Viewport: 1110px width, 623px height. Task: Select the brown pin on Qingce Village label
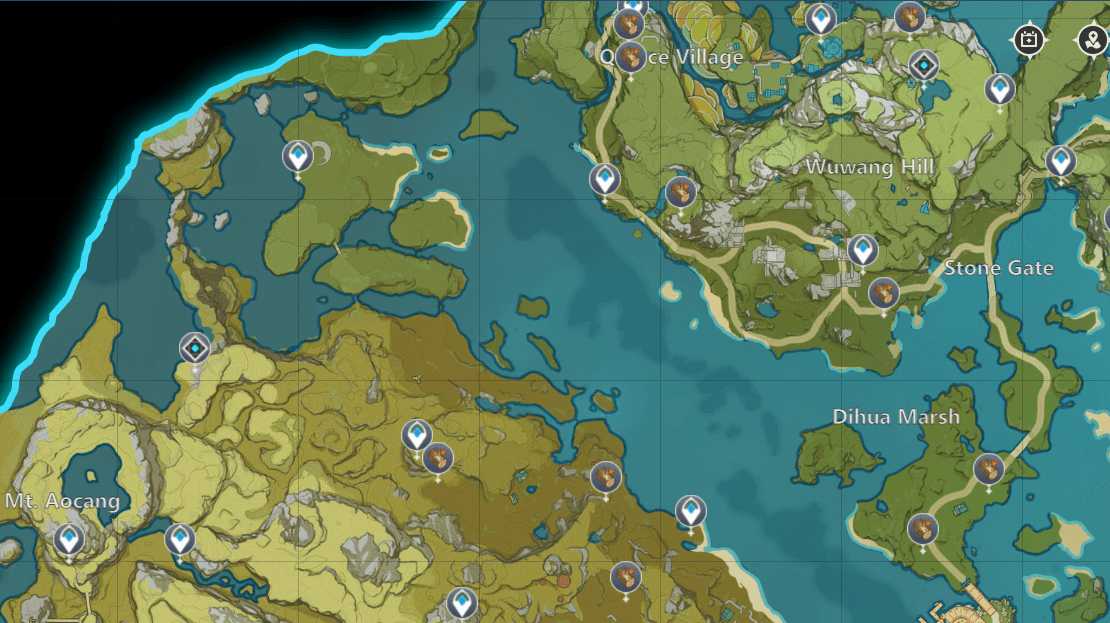[630, 58]
